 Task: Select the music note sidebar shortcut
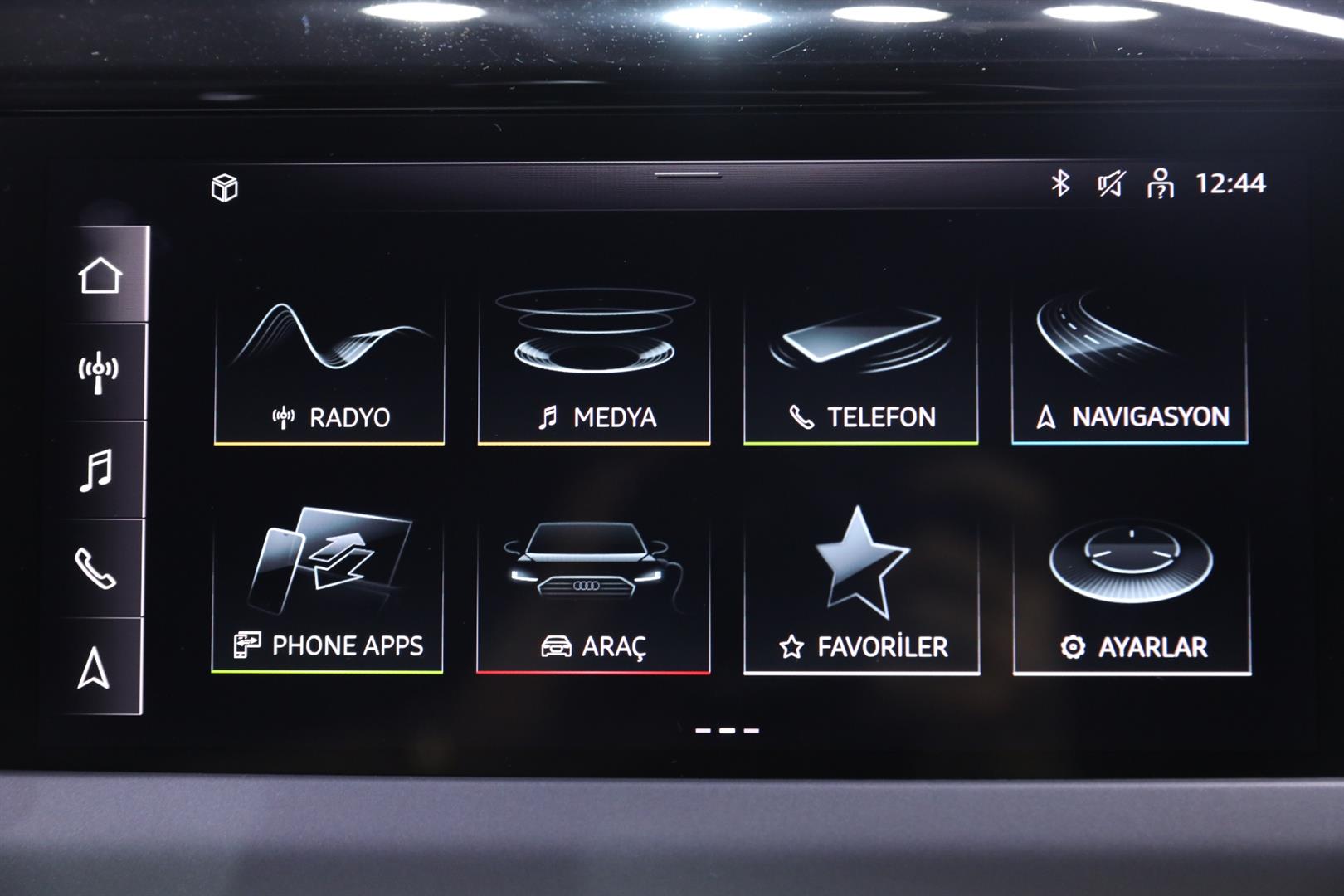(96, 470)
